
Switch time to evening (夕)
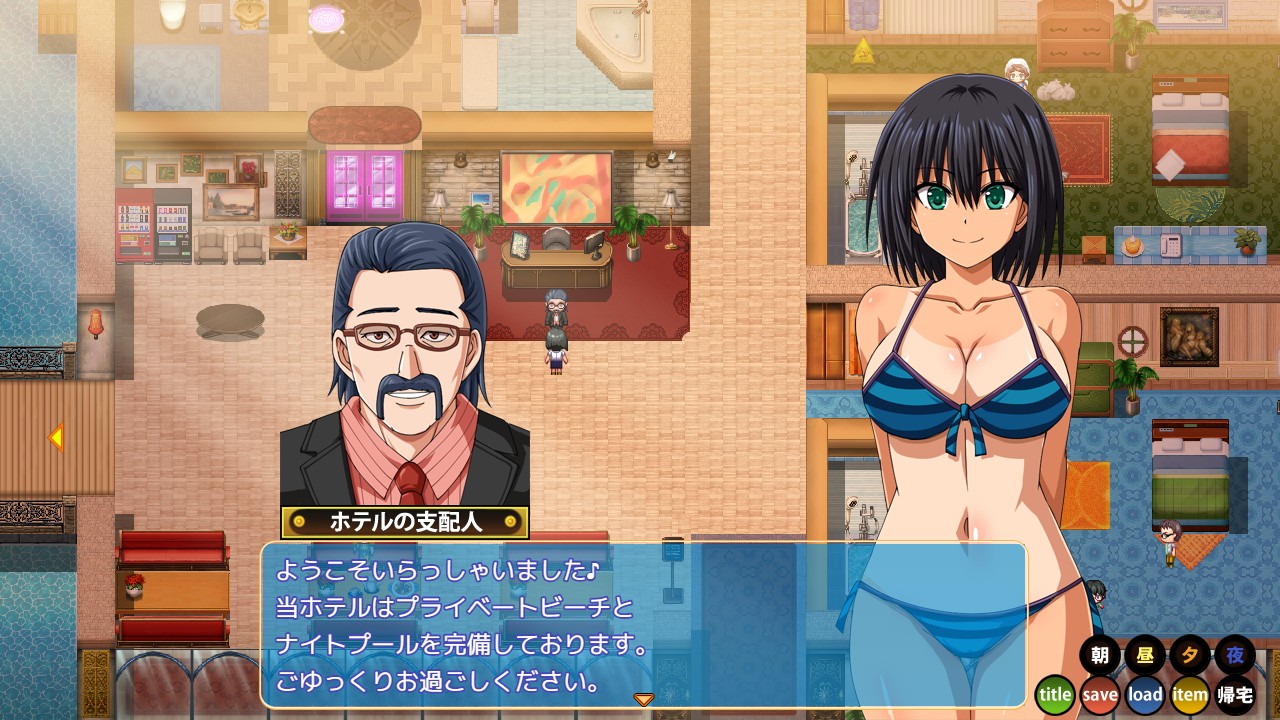click(1190, 656)
